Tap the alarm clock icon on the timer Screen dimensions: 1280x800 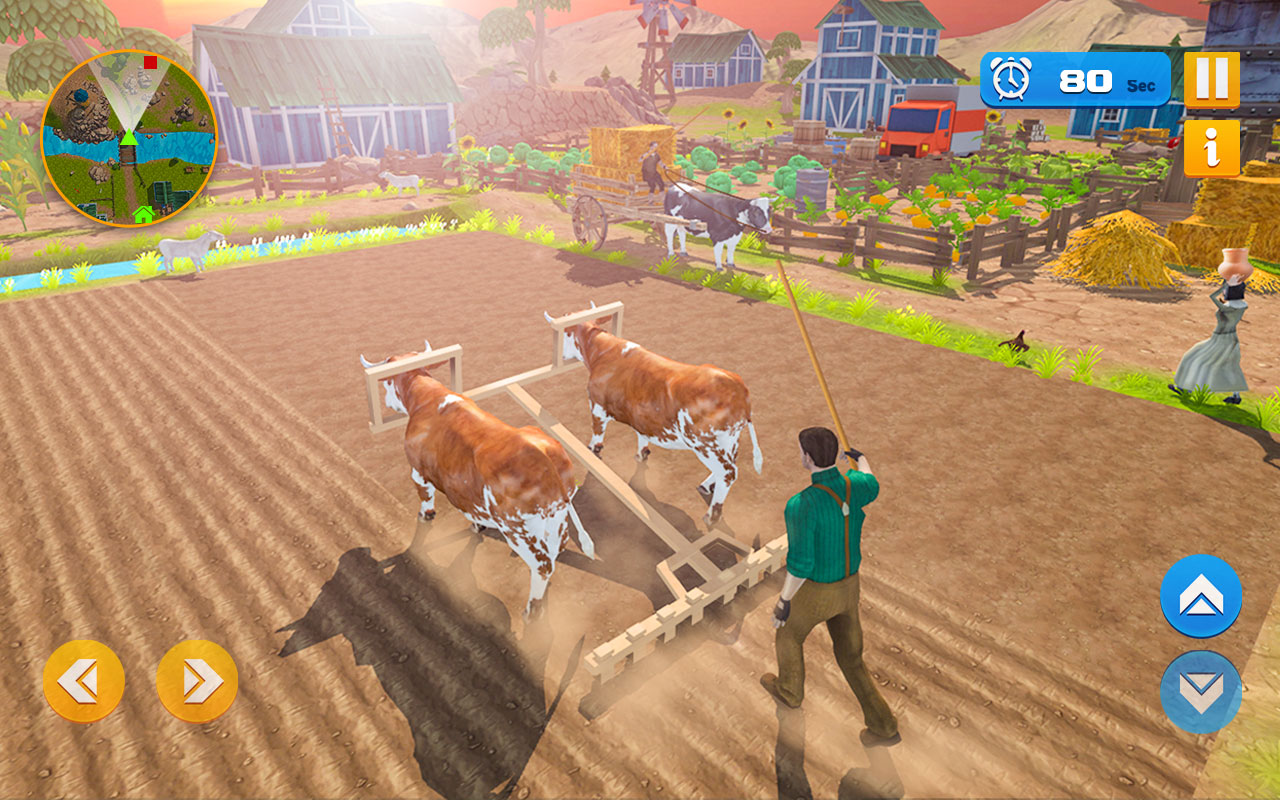1010,77
